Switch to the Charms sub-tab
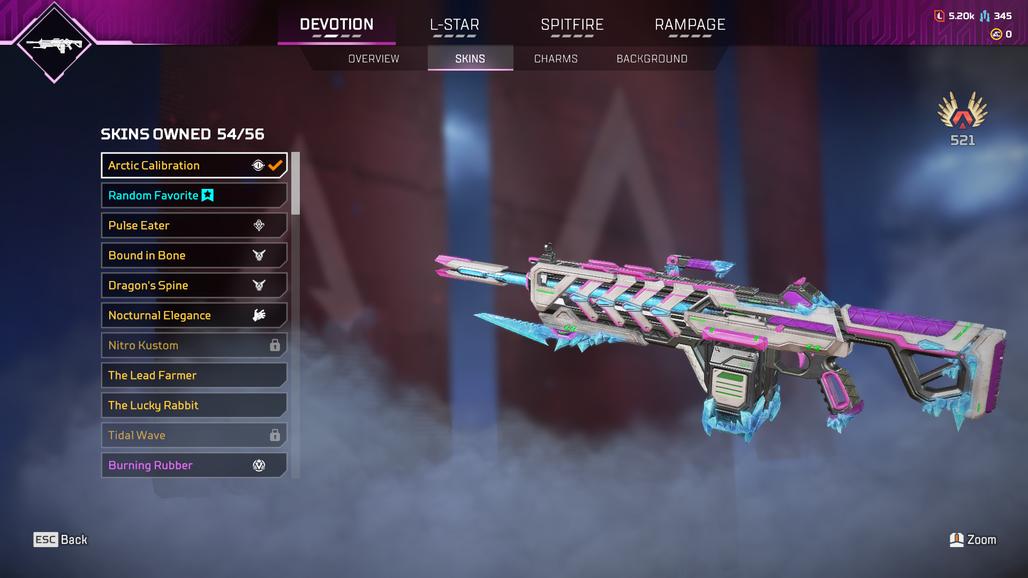This screenshot has width=1028, height=578. coord(556,59)
